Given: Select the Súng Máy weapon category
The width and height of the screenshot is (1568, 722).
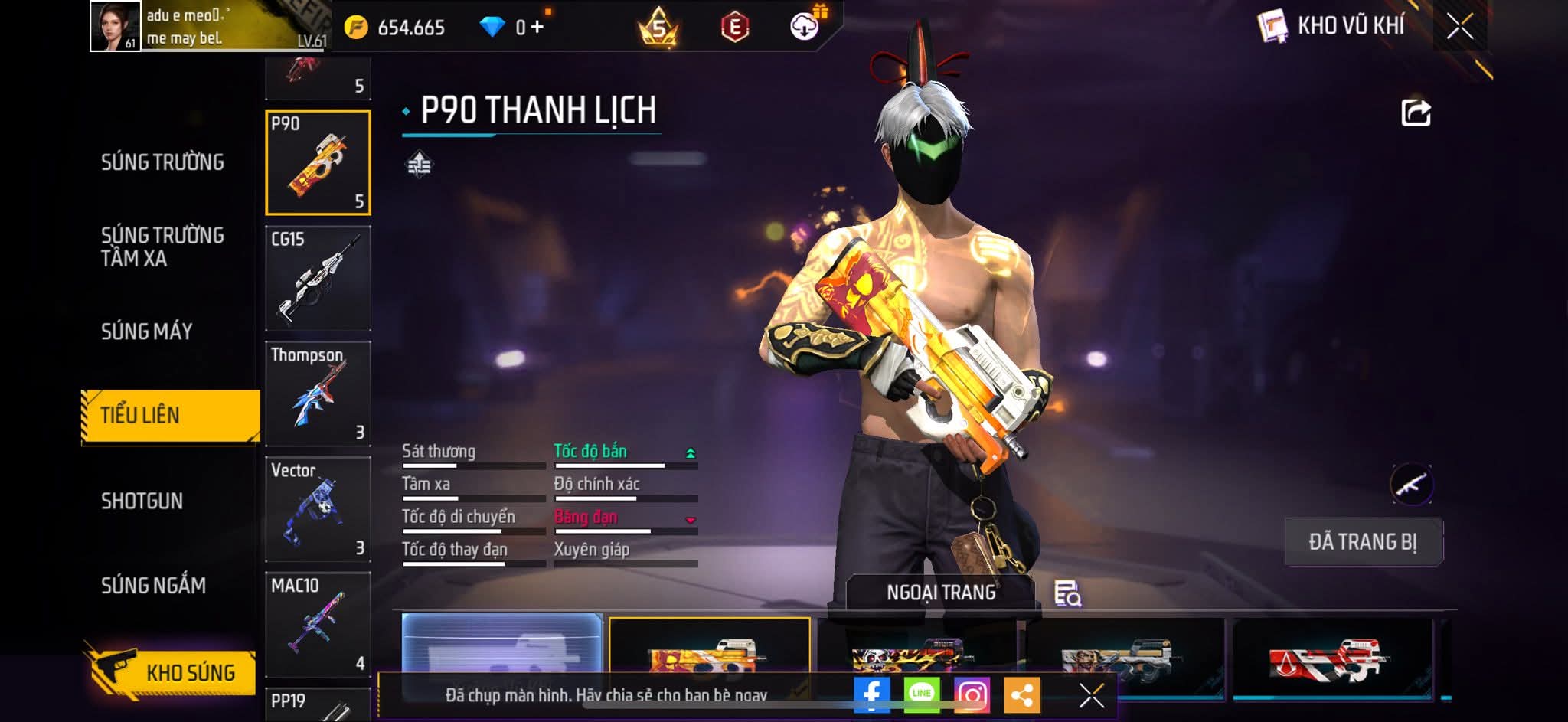Looking at the screenshot, I should (147, 331).
